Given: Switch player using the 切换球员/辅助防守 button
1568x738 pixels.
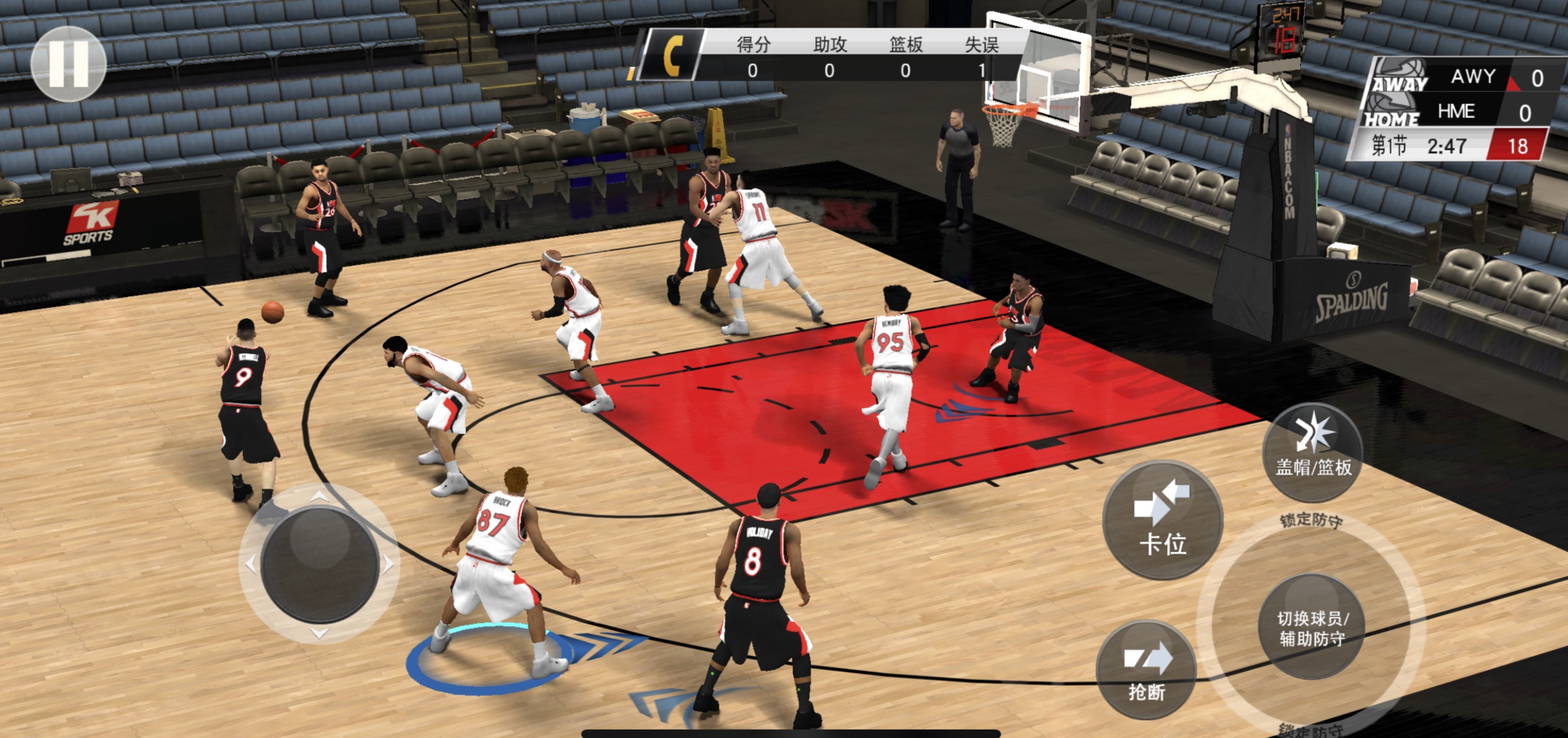Looking at the screenshot, I should pyautogui.click(x=1311, y=627).
